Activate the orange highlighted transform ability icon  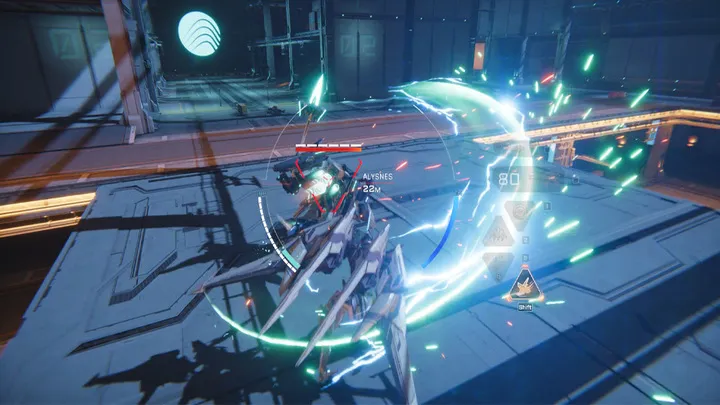(524, 287)
